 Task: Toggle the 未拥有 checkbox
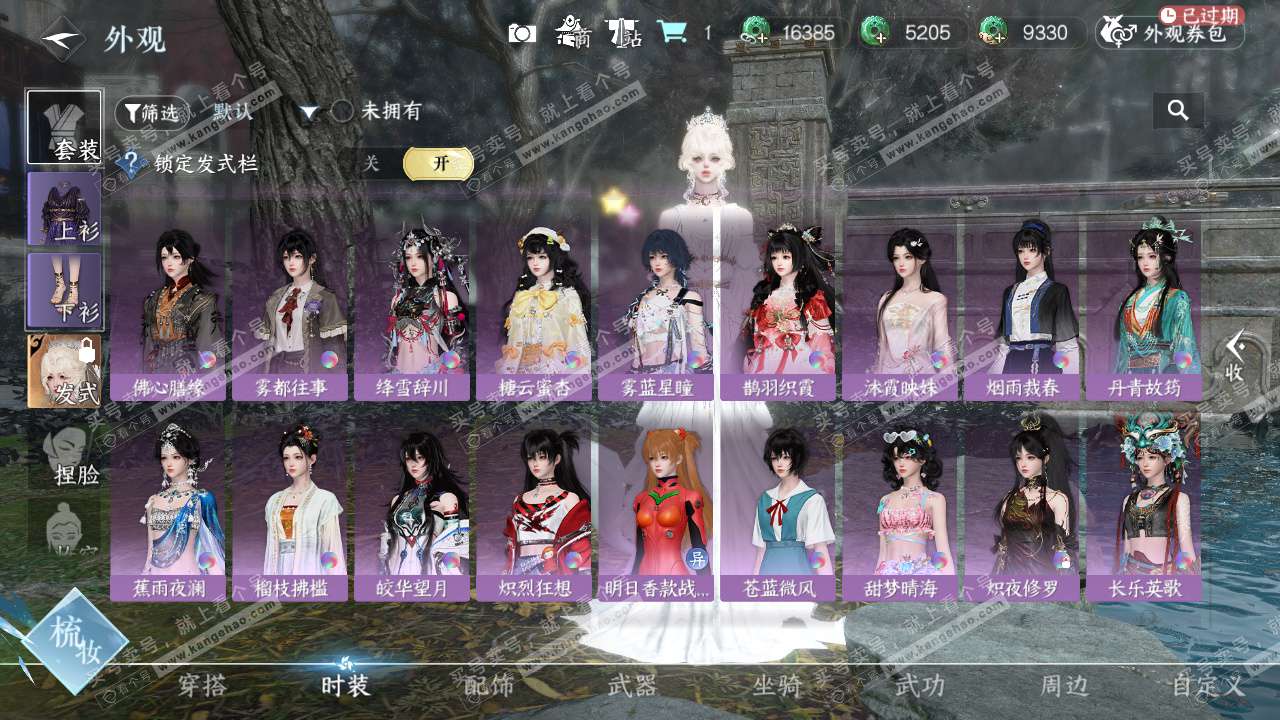pyautogui.click(x=342, y=112)
